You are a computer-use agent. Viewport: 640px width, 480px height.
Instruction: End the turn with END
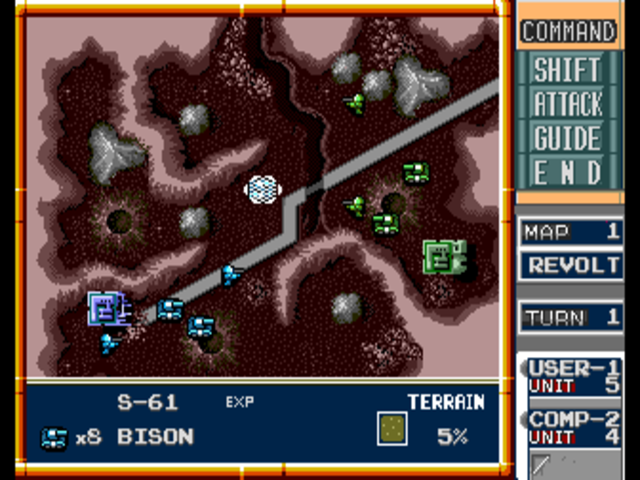[567, 172]
